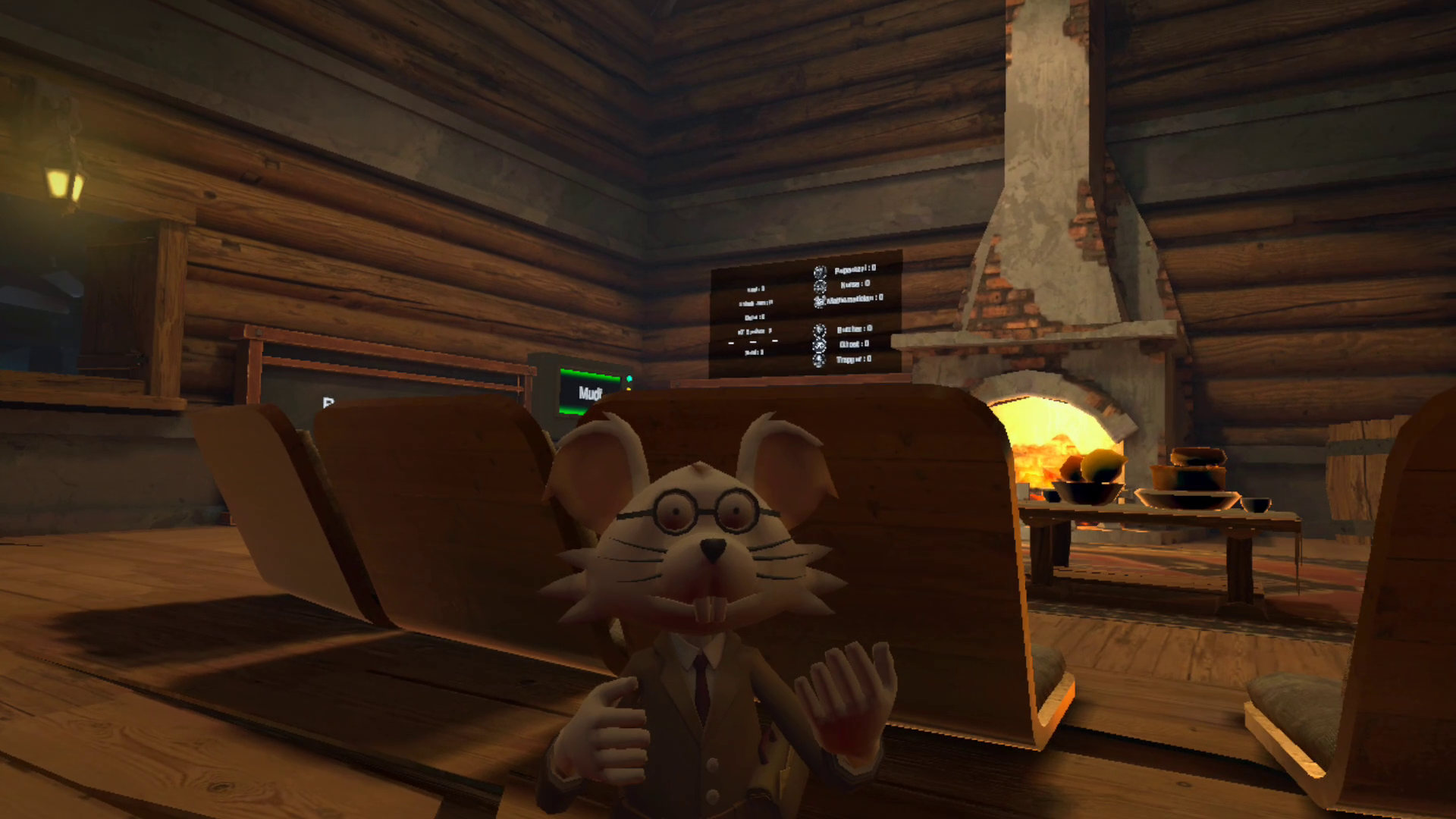The image size is (1456, 819).
Task: Activate the green-framed screen button
Action: tap(589, 393)
